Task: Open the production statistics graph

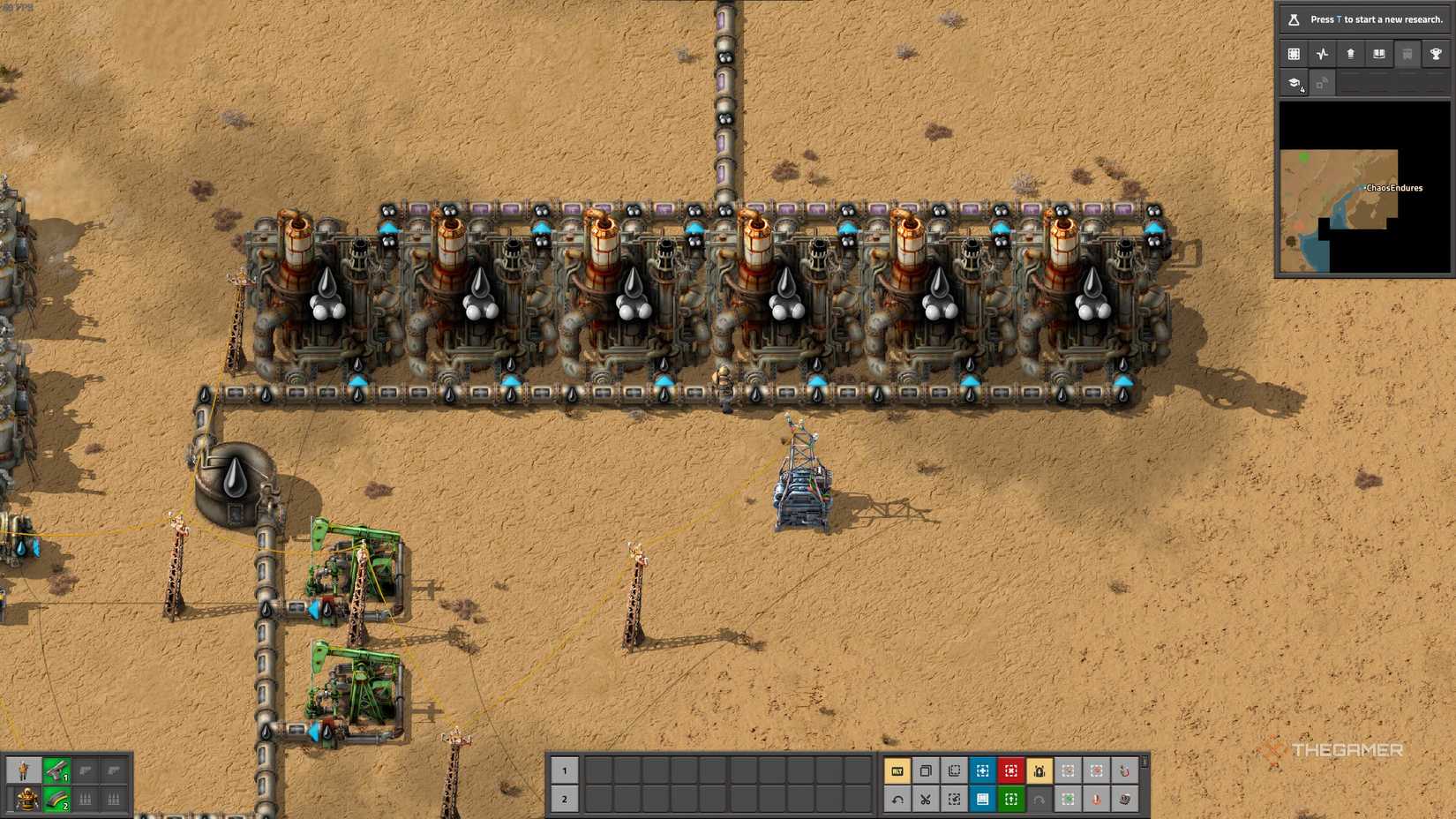Action: (1322, 54)
